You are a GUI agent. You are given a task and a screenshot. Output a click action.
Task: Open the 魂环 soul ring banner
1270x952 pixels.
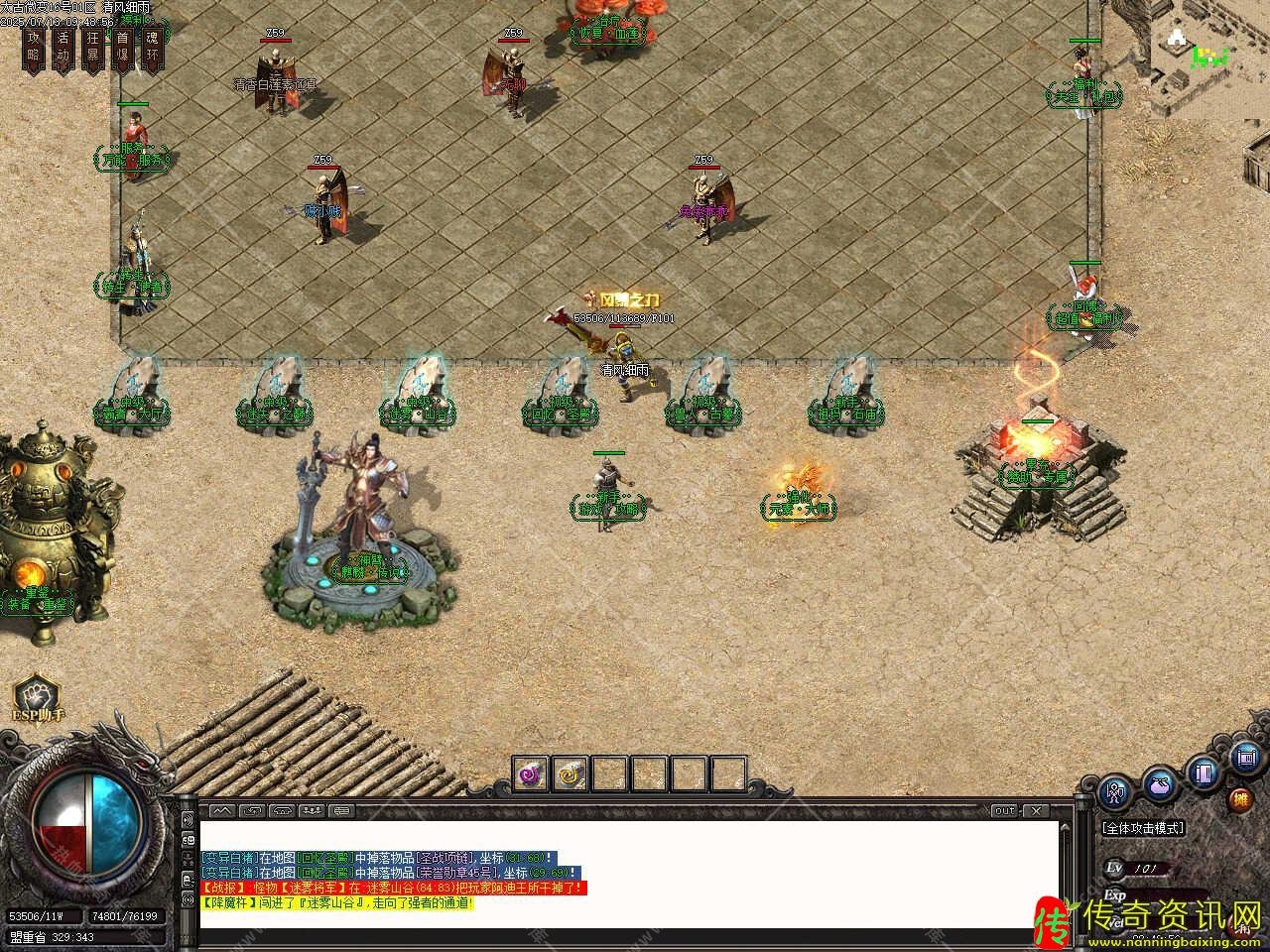pyautogui.click(x=152, y=48)
